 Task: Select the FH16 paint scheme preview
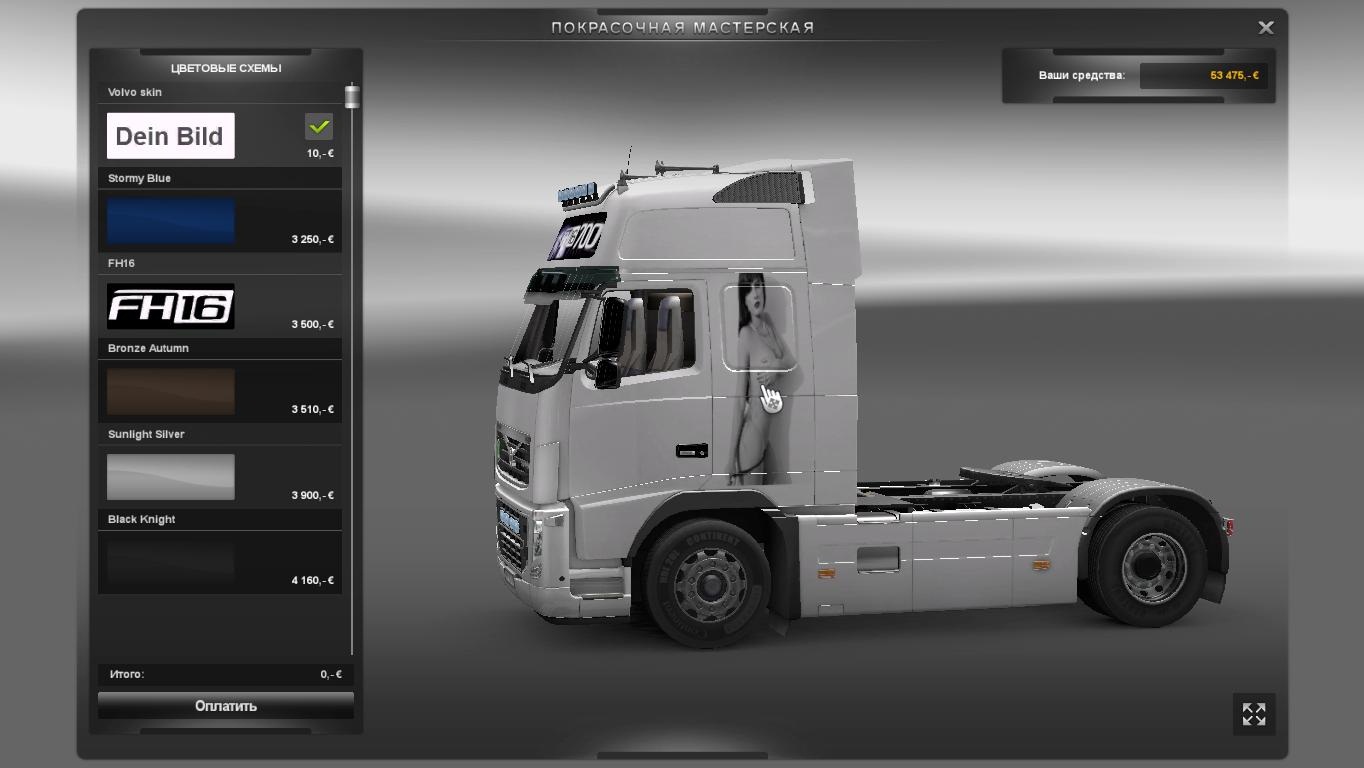[x=170, y=307]
